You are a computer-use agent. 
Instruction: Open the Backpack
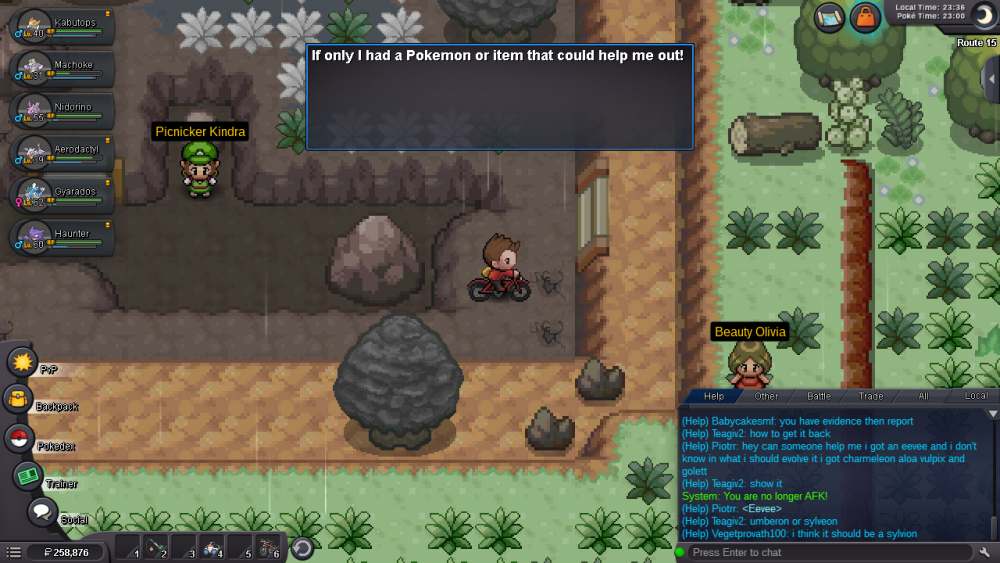point(18,400)
